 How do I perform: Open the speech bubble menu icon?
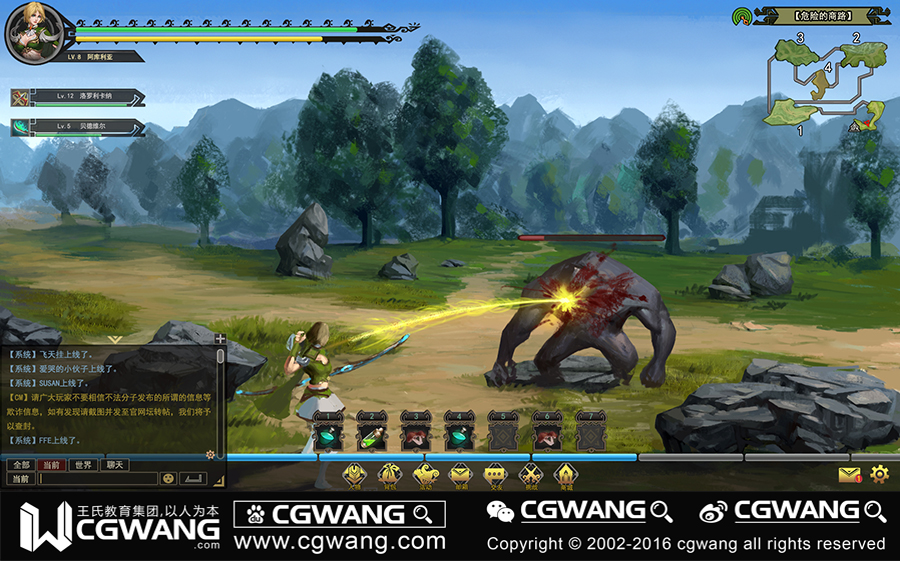tap(494, 475)
